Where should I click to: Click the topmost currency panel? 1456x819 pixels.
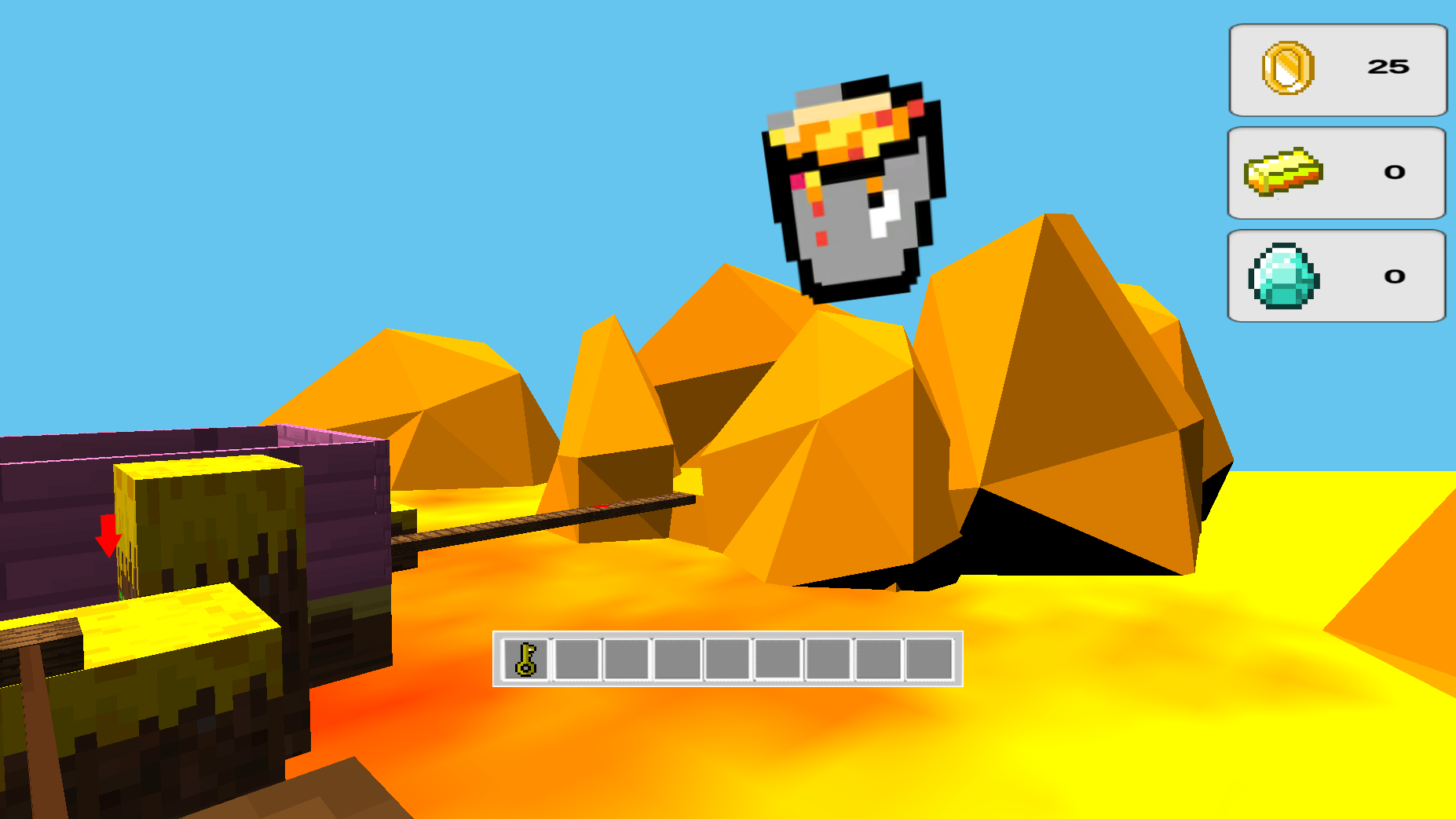1337,69
